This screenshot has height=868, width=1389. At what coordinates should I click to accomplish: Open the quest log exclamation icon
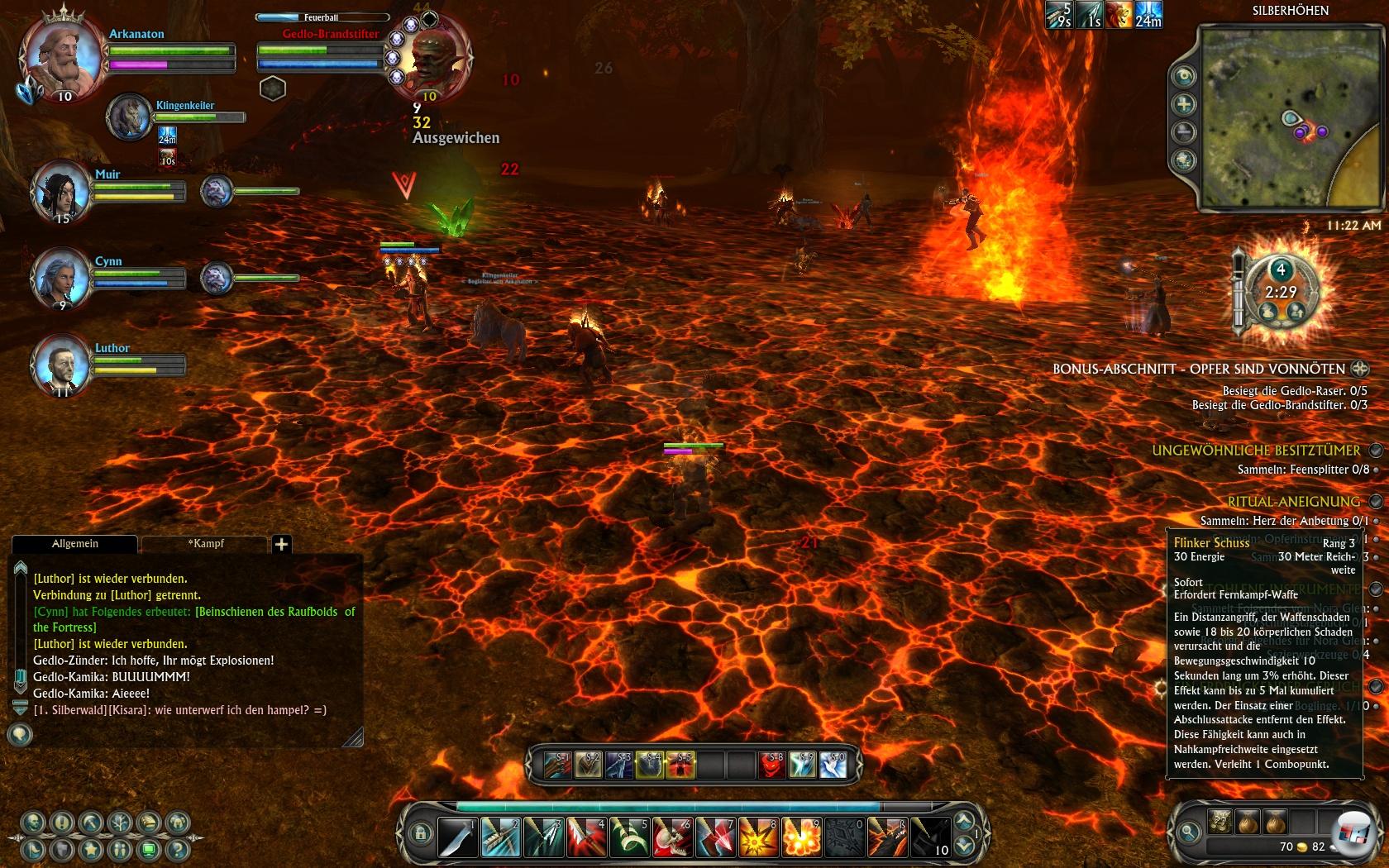click(x=62, y=823)
